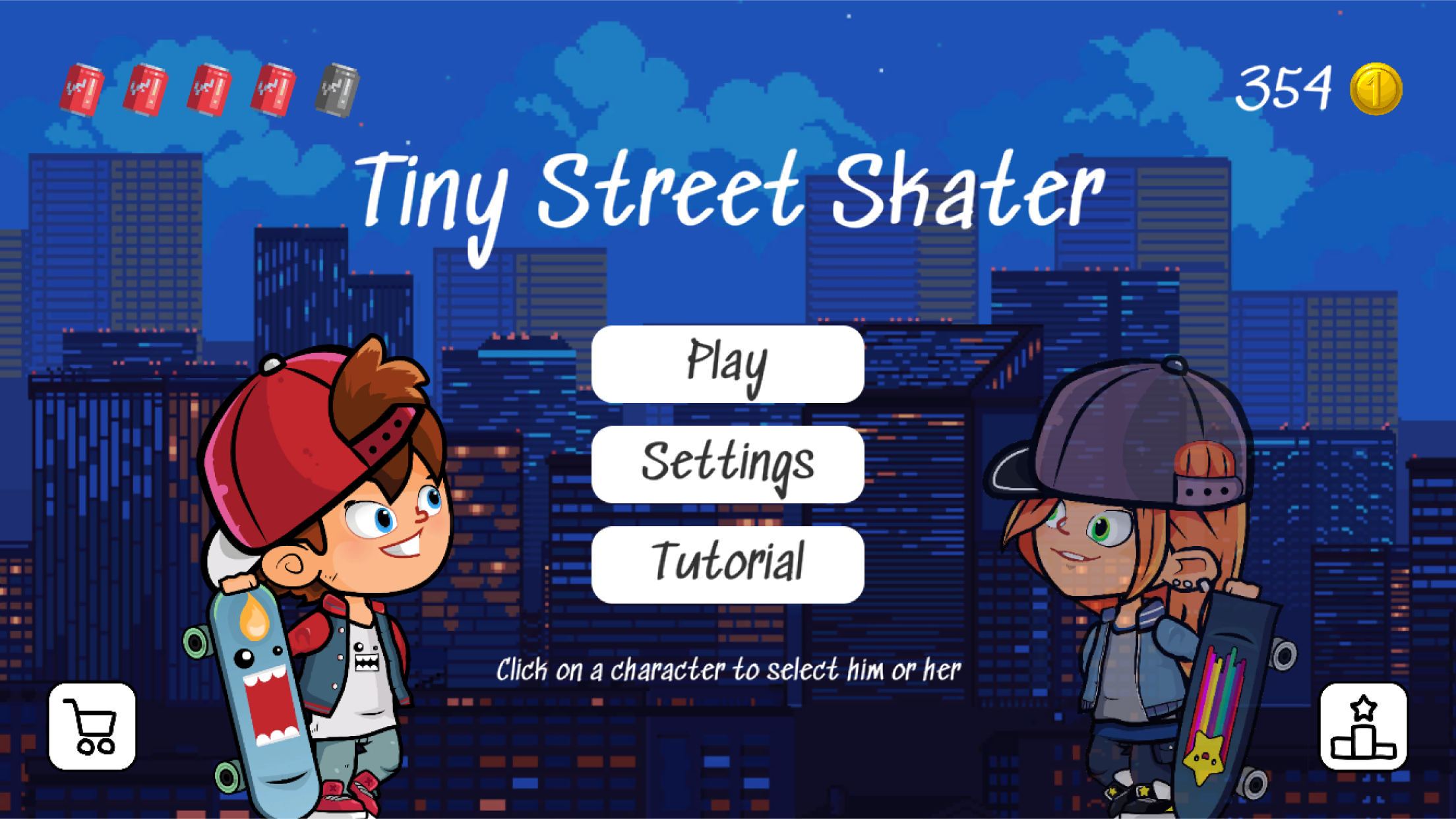Viewport: 1456px width, 819px height.
Task: Click the third red energy drink can
Action: click(208, 88)
